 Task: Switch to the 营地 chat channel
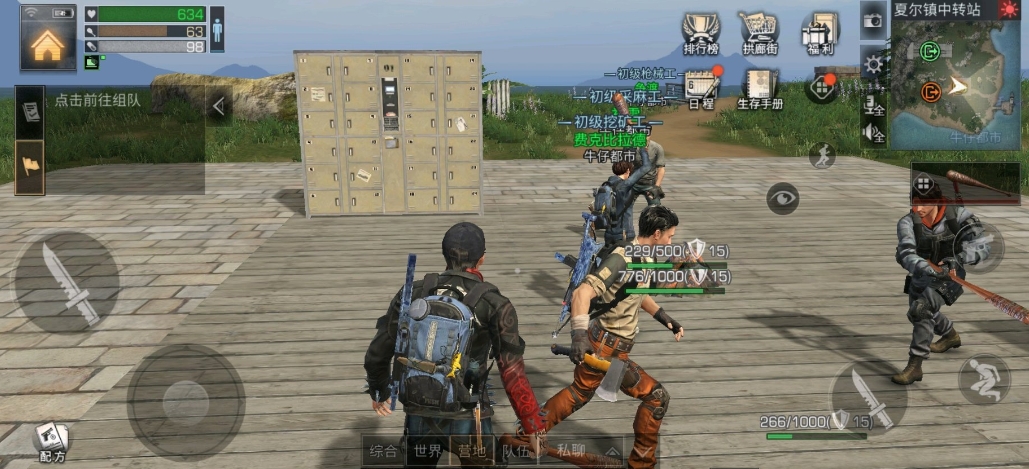tap(471, 451)
